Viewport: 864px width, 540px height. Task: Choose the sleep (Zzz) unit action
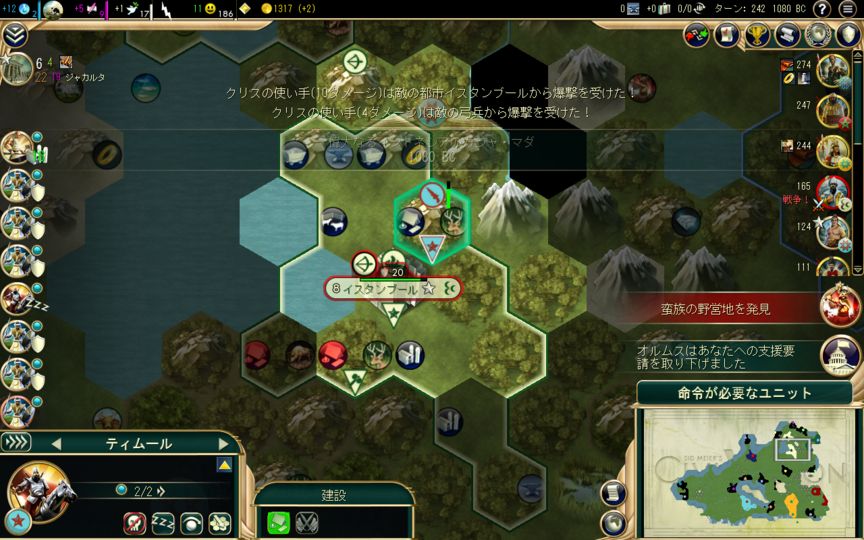coord(163,522)
